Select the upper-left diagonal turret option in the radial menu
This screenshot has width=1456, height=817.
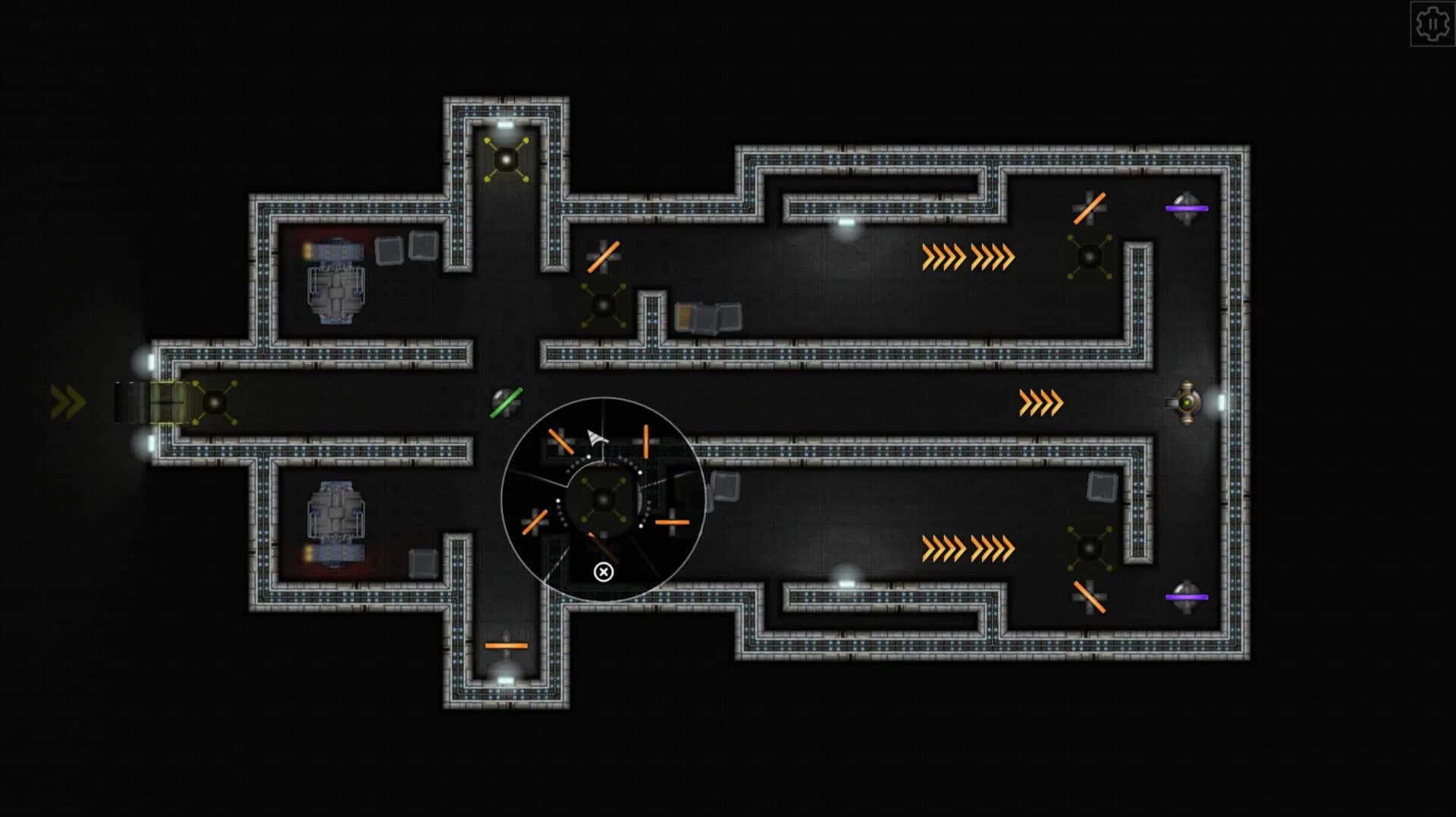pyautogui.click(x=560, y=440)
